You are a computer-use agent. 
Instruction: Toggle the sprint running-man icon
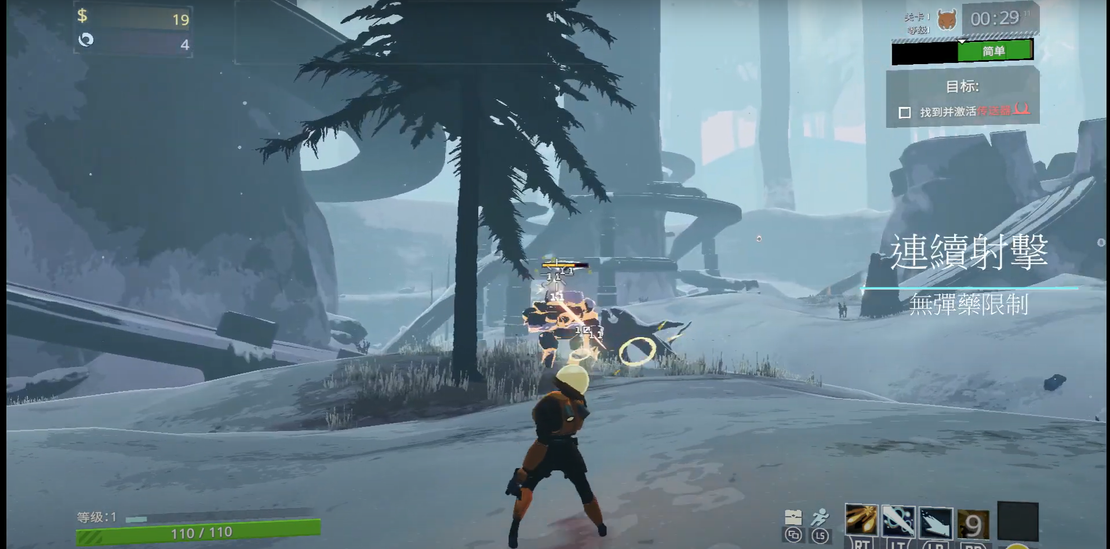pos(821,517)
